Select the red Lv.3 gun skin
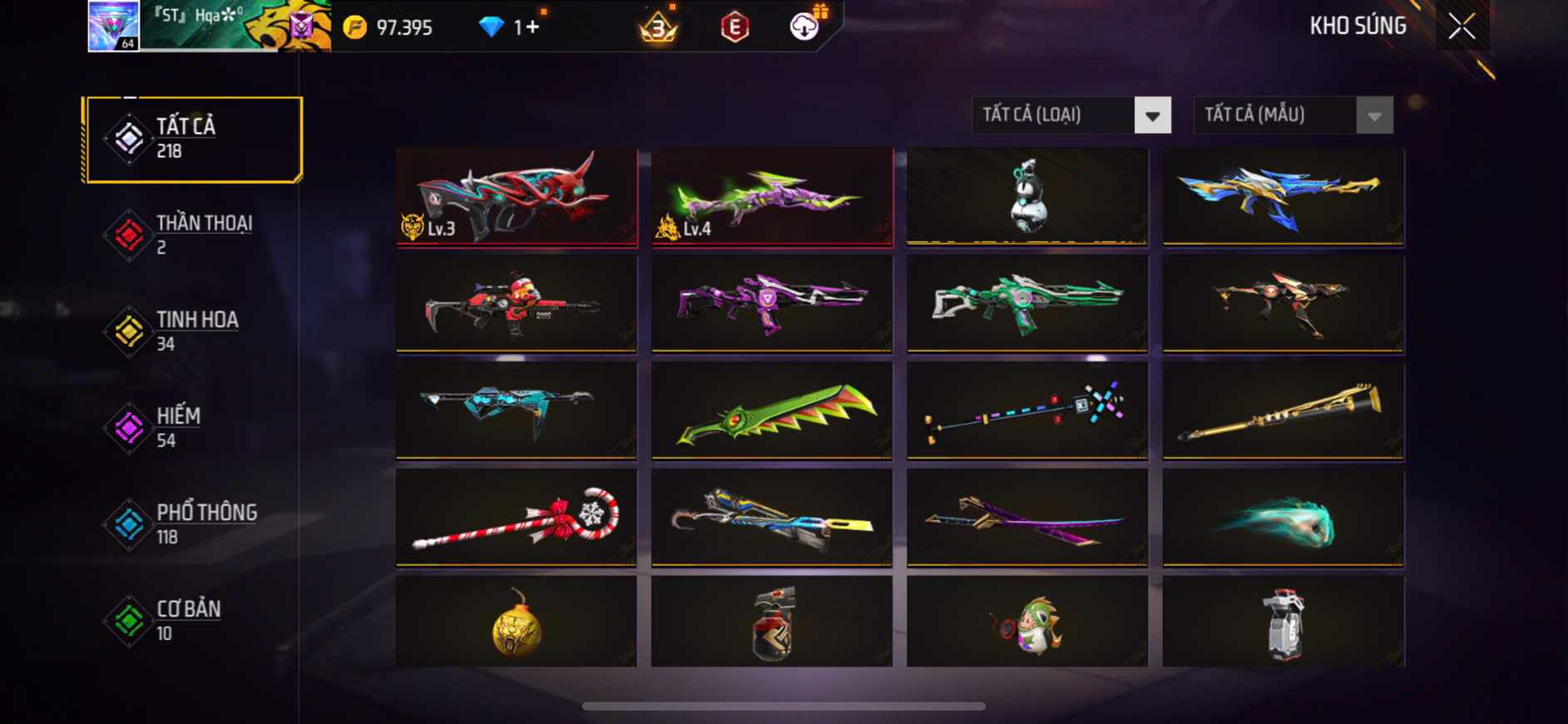 [517, 197]
